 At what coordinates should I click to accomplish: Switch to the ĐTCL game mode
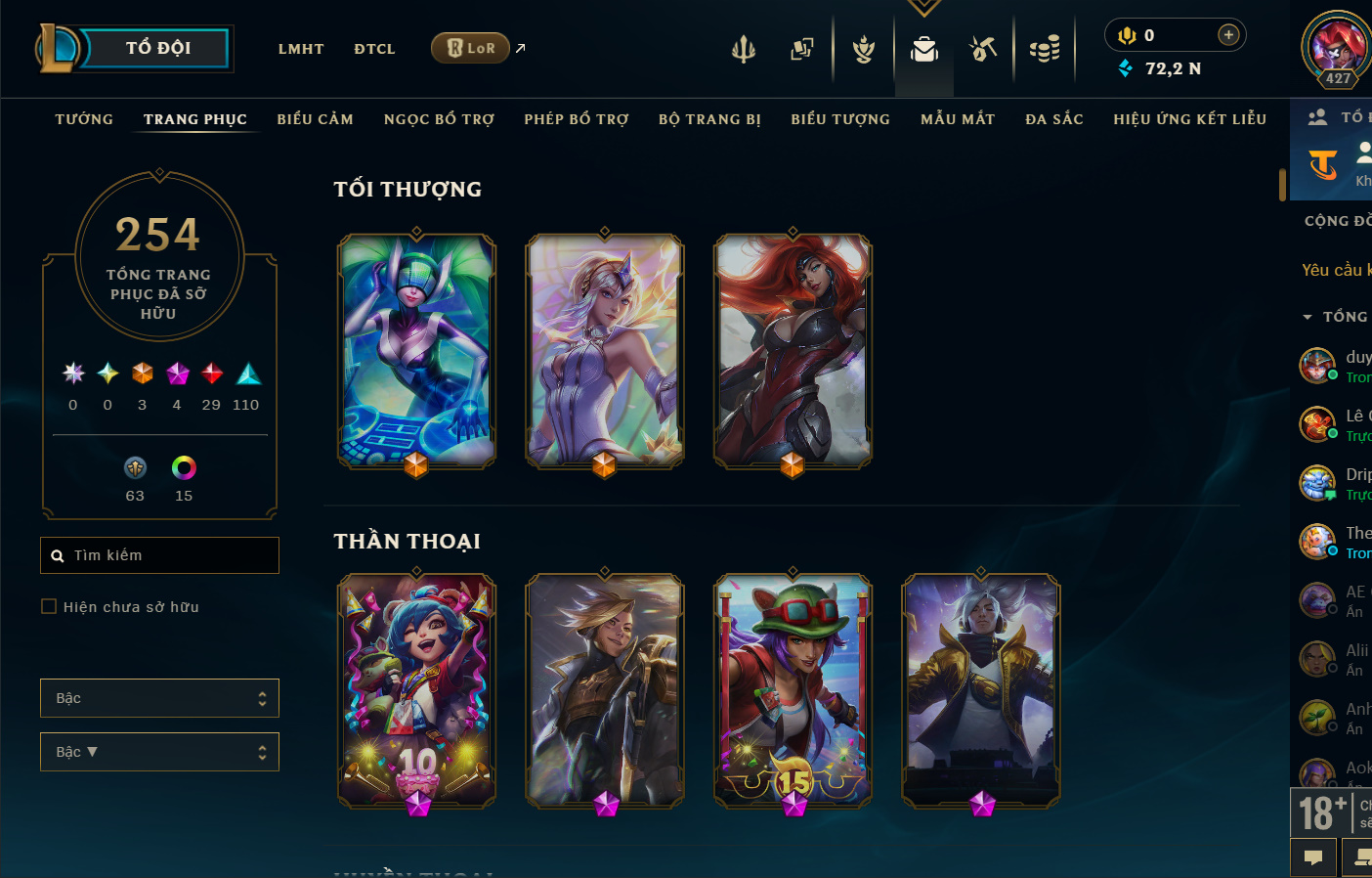pyautogui.click(x=374, y=49)
